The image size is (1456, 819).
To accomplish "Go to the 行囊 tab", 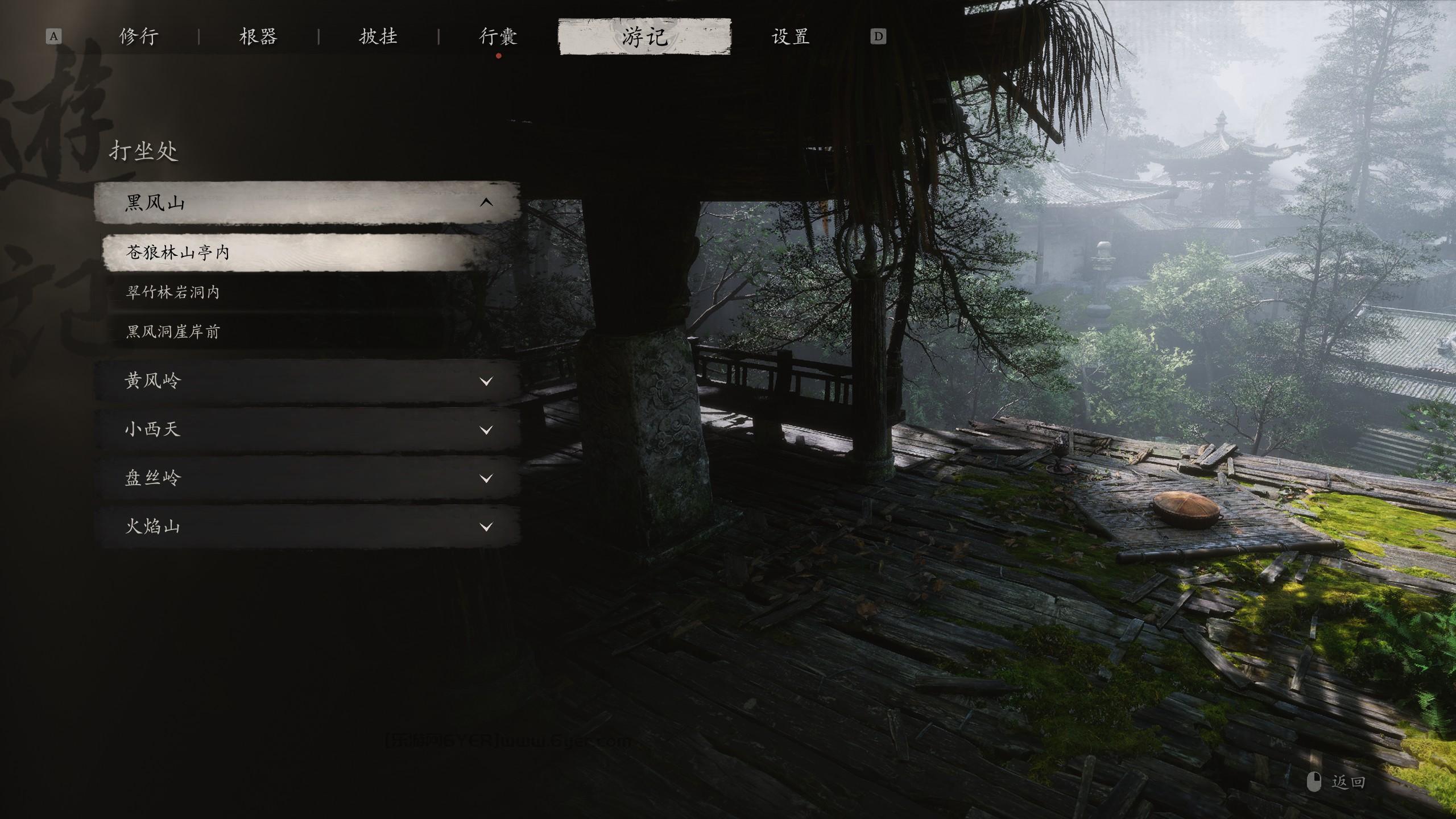I will click(498, 37).
